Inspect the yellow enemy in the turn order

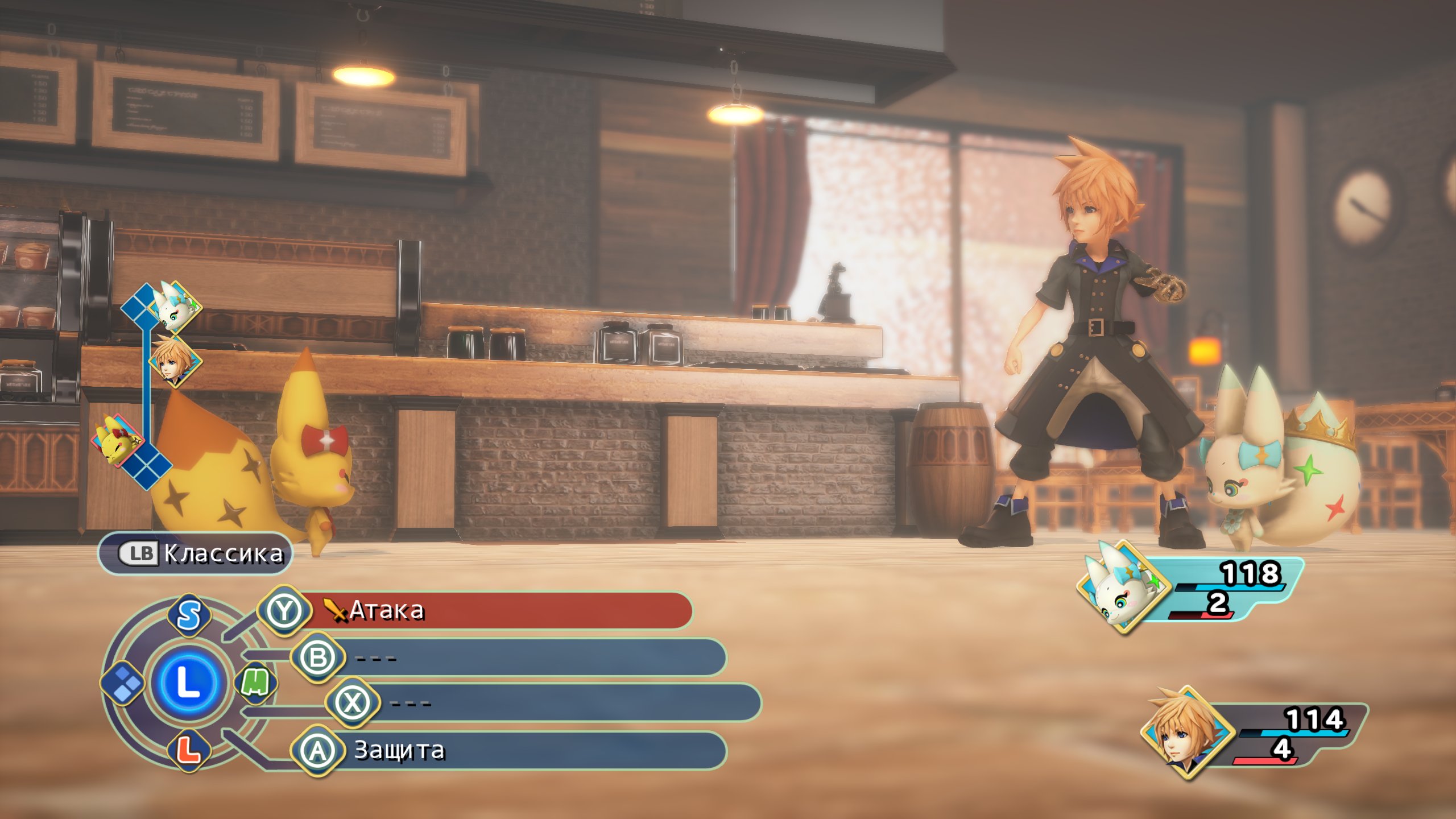pyautogui.click(x=118, y=441)
